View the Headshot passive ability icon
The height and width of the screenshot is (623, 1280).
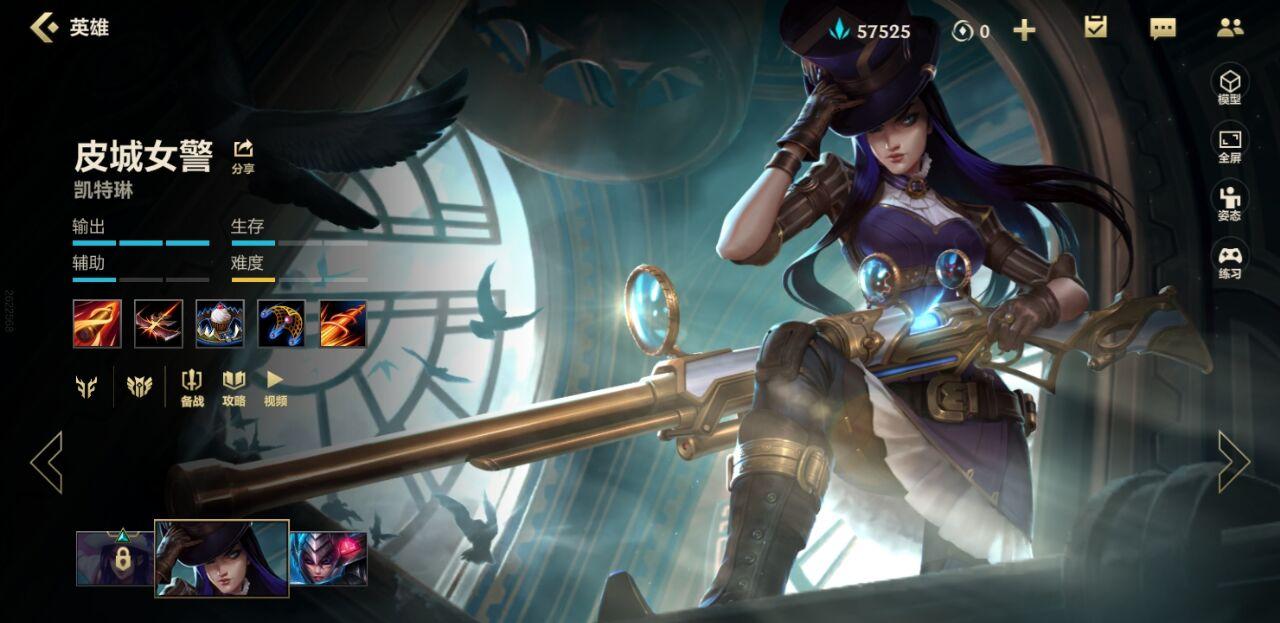pos(97,324)
